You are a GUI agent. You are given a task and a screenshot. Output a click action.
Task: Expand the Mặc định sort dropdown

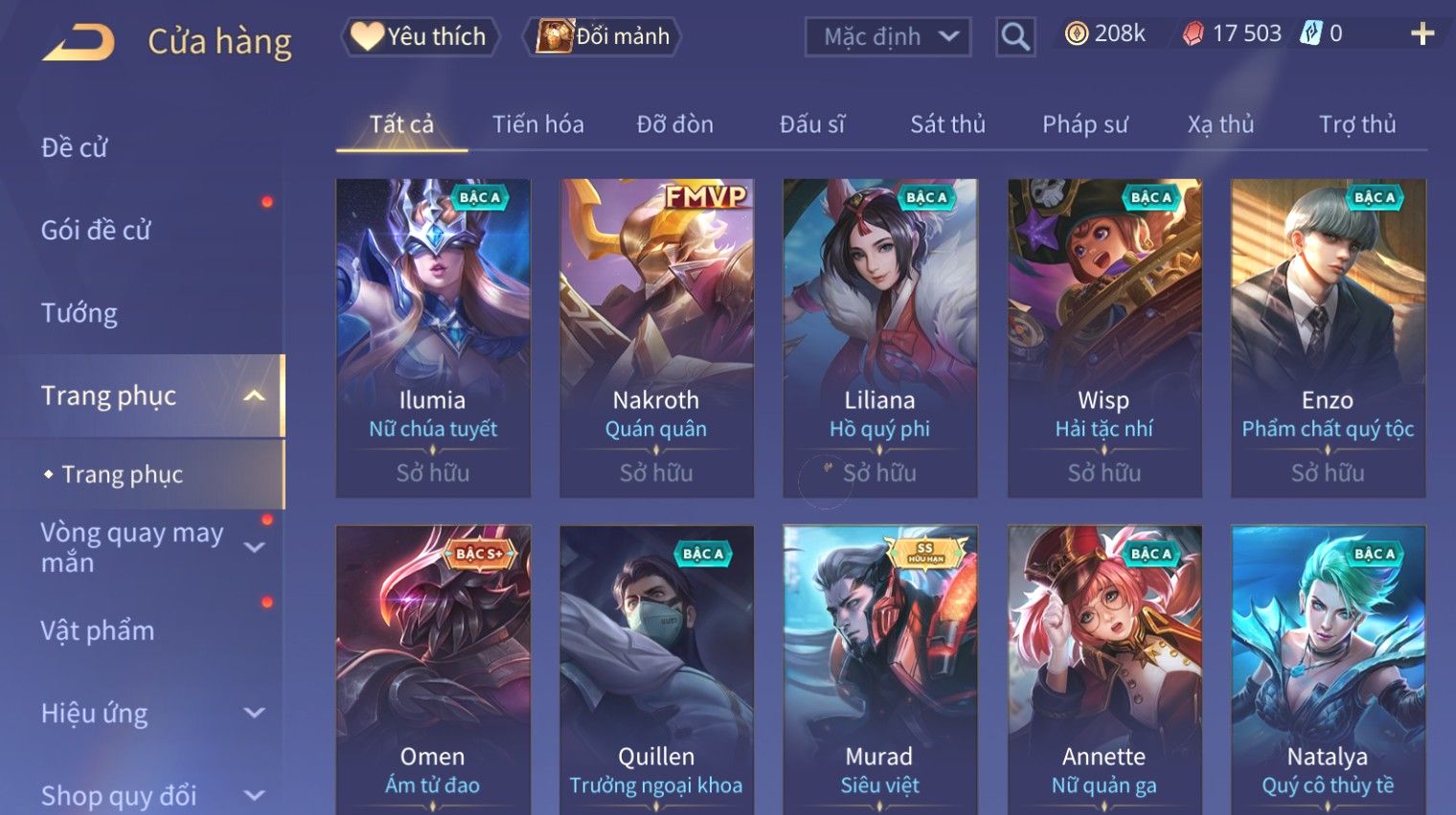coord(888,37)
